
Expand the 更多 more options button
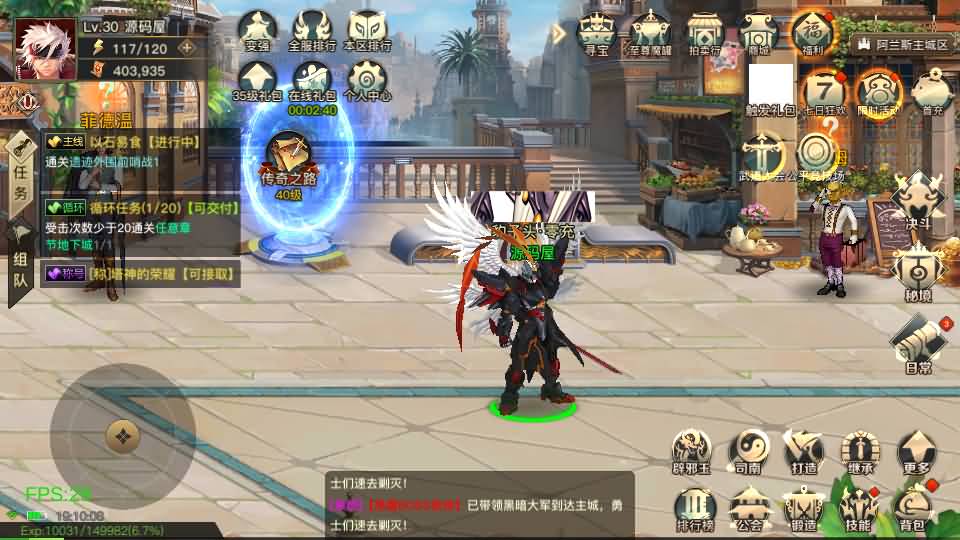click(915, 451)
